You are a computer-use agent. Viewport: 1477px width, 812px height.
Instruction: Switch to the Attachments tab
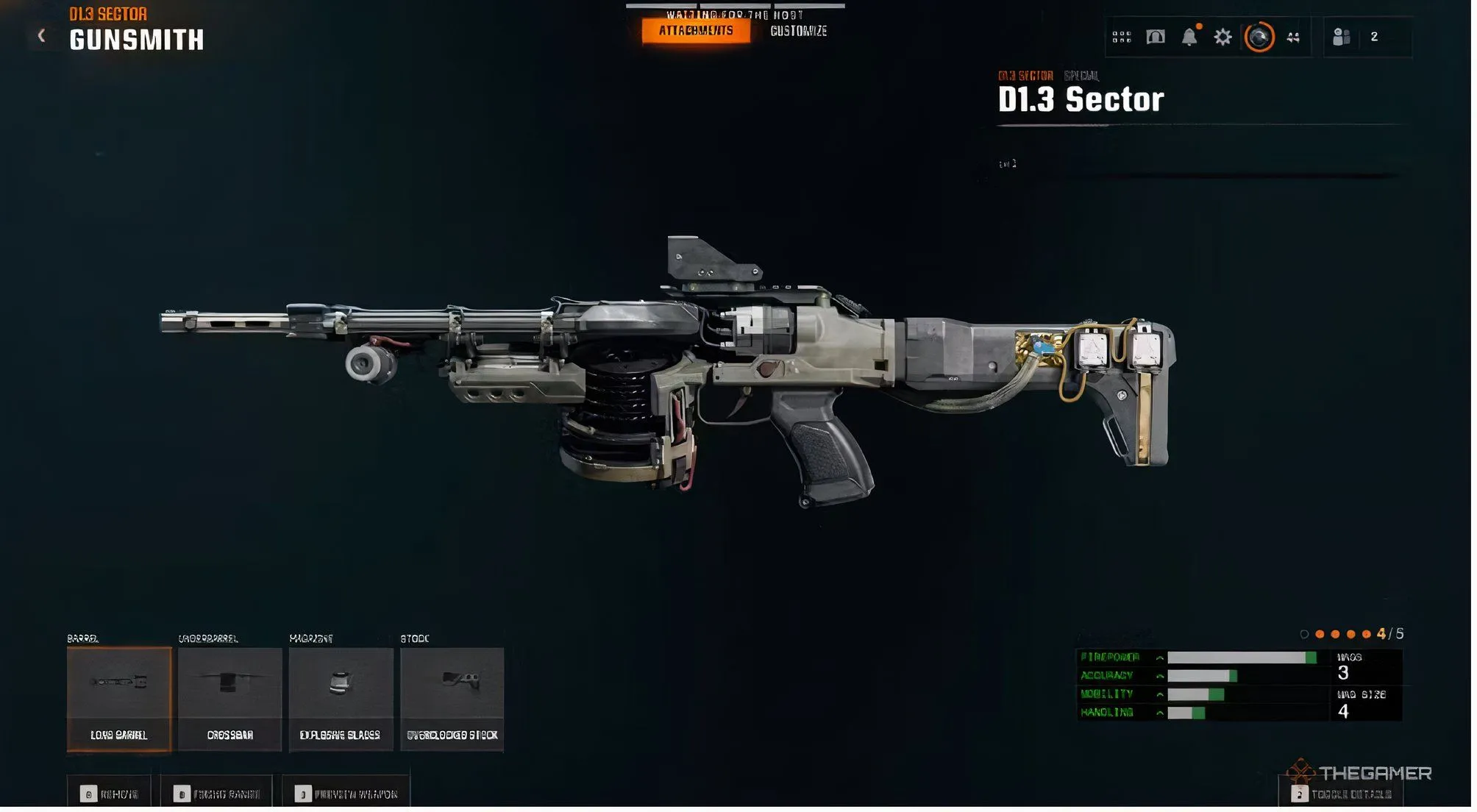click(695, 31)
